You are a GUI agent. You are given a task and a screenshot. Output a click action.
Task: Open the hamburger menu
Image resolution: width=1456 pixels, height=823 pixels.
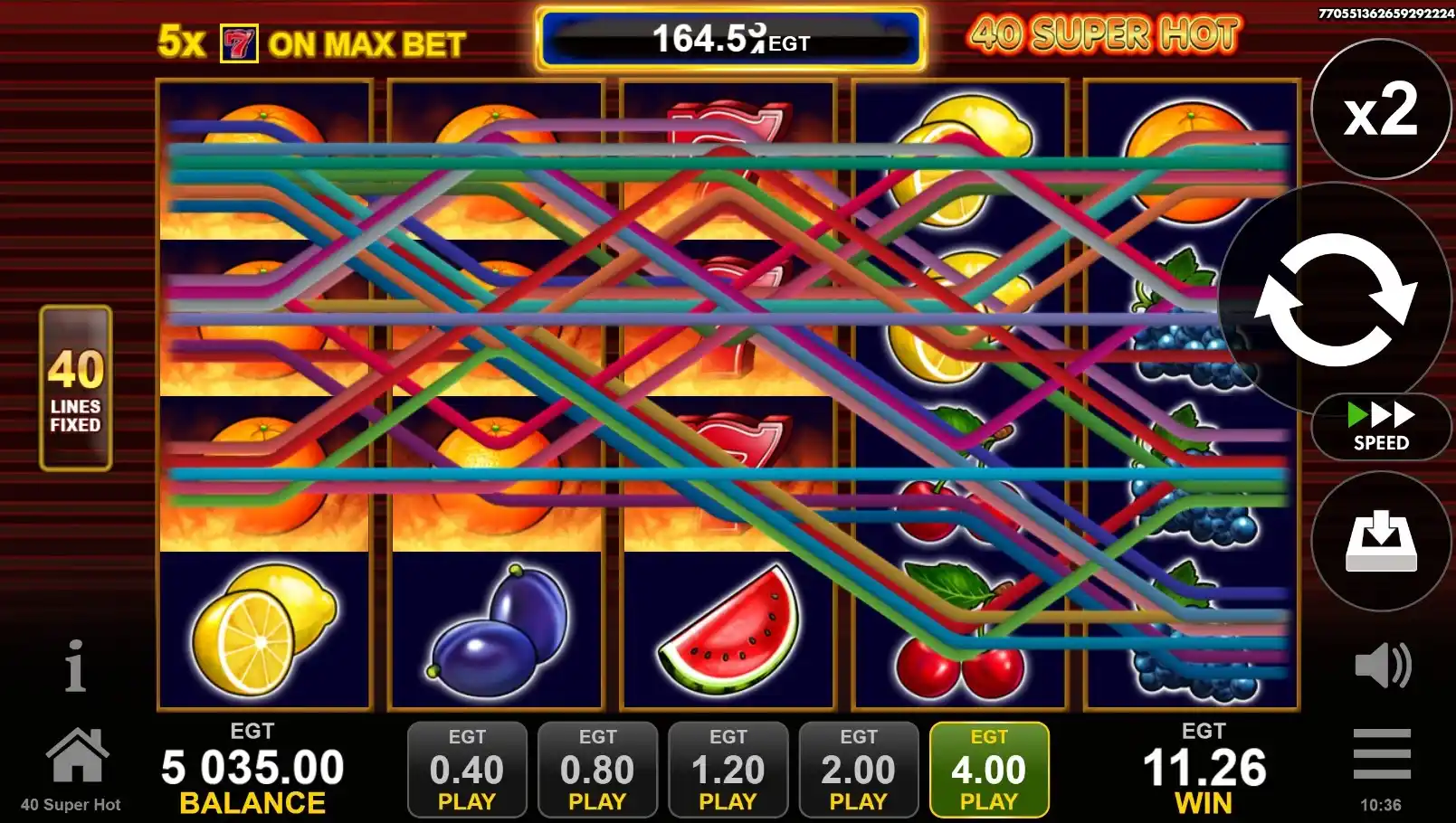click(1381, 752)
